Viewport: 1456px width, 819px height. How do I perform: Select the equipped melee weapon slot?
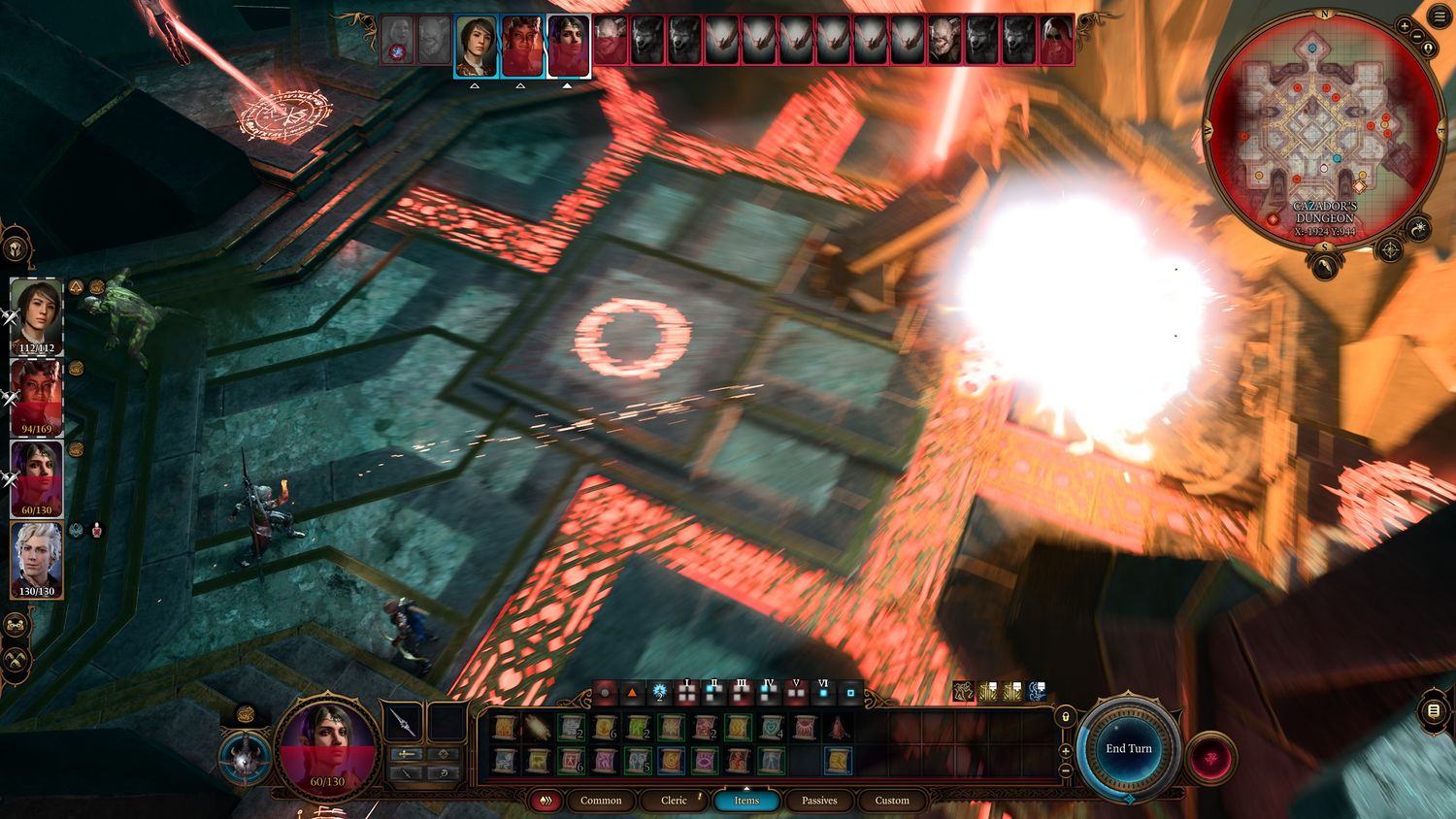402,722
